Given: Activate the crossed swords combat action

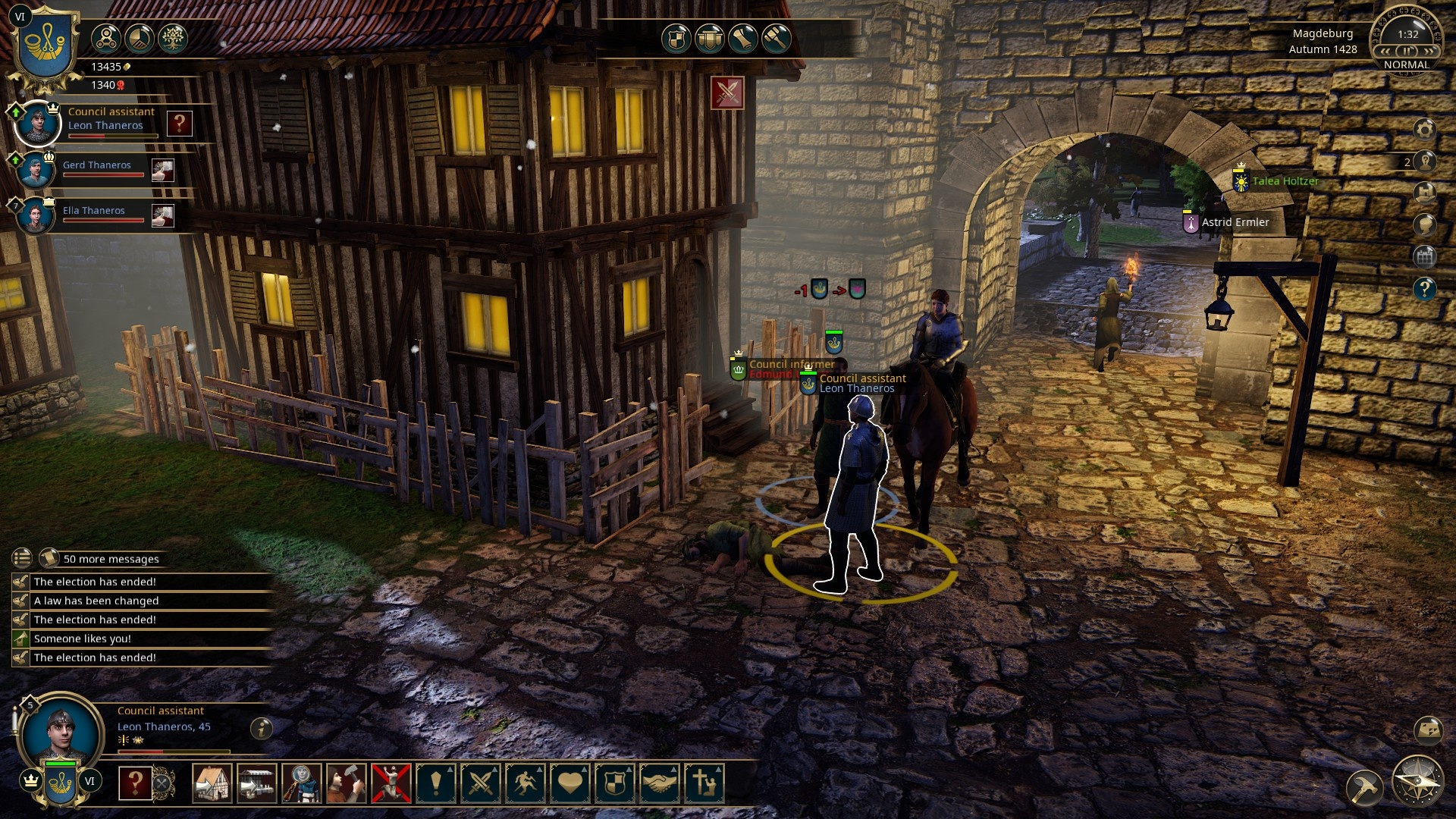Looking at the screenshot, I should pyautogui.click(x=481, y=783).
